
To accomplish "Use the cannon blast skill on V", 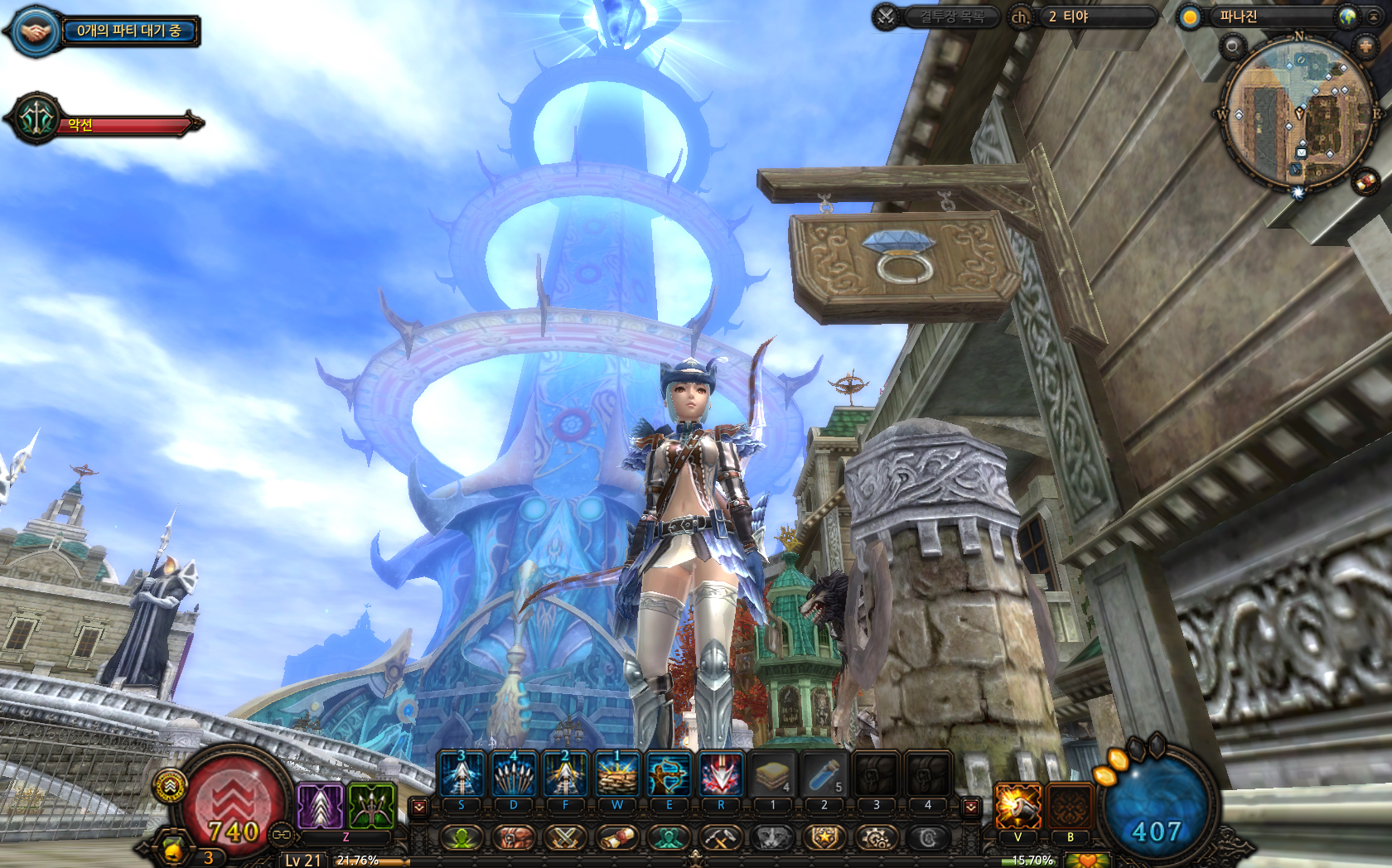I will tap(1017, 806).
